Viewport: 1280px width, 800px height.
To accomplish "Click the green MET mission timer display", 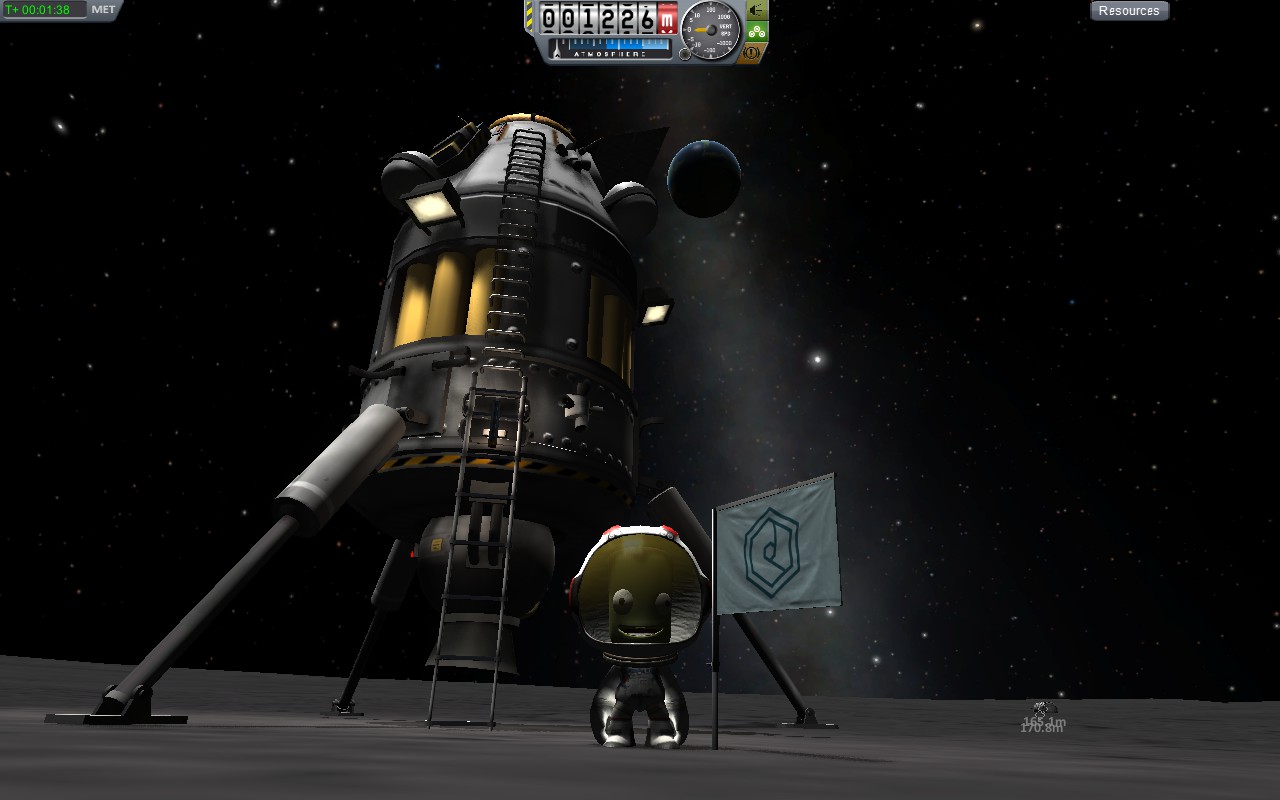I will click(40, 10).
